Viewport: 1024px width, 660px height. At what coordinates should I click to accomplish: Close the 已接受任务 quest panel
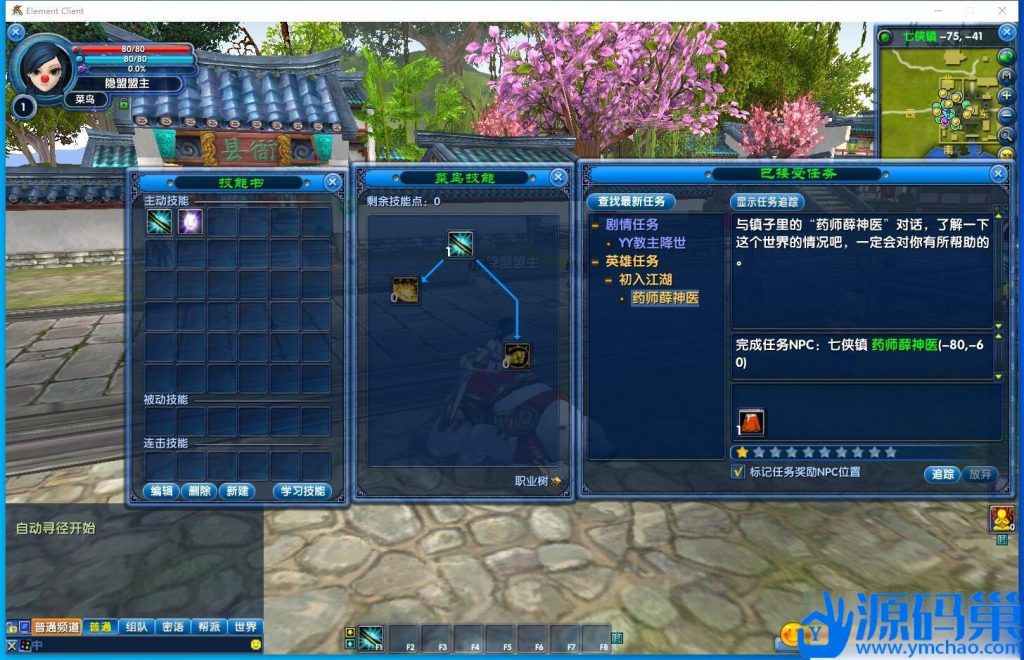click(x=997, y=173)
